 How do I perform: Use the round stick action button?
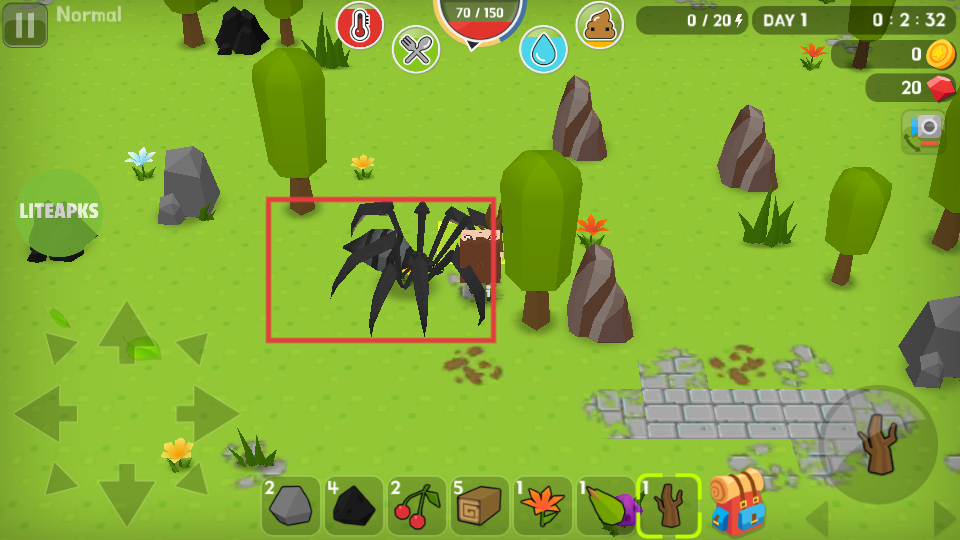click(x=880, y=444)
